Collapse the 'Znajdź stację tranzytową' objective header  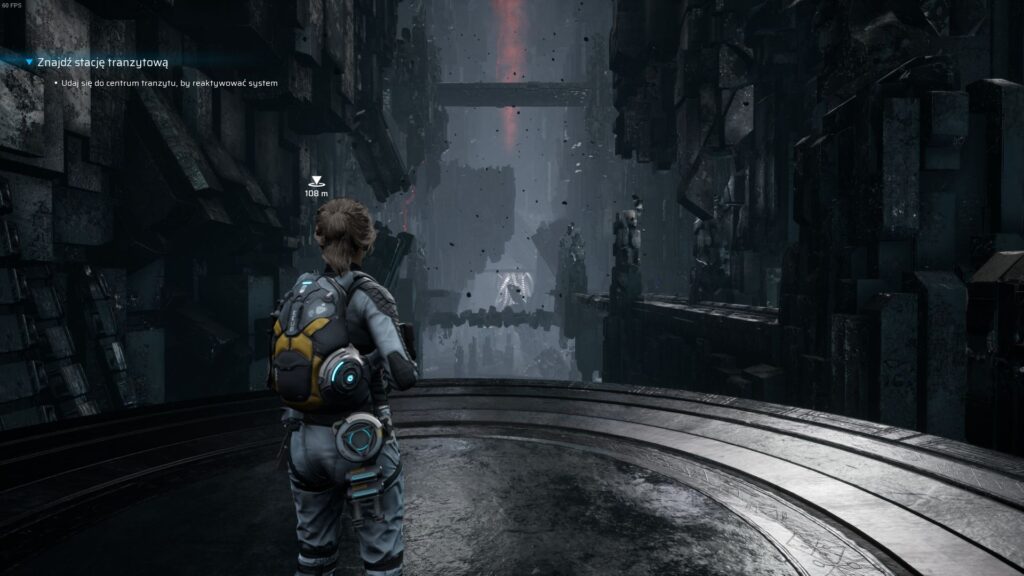pos(29,62)
